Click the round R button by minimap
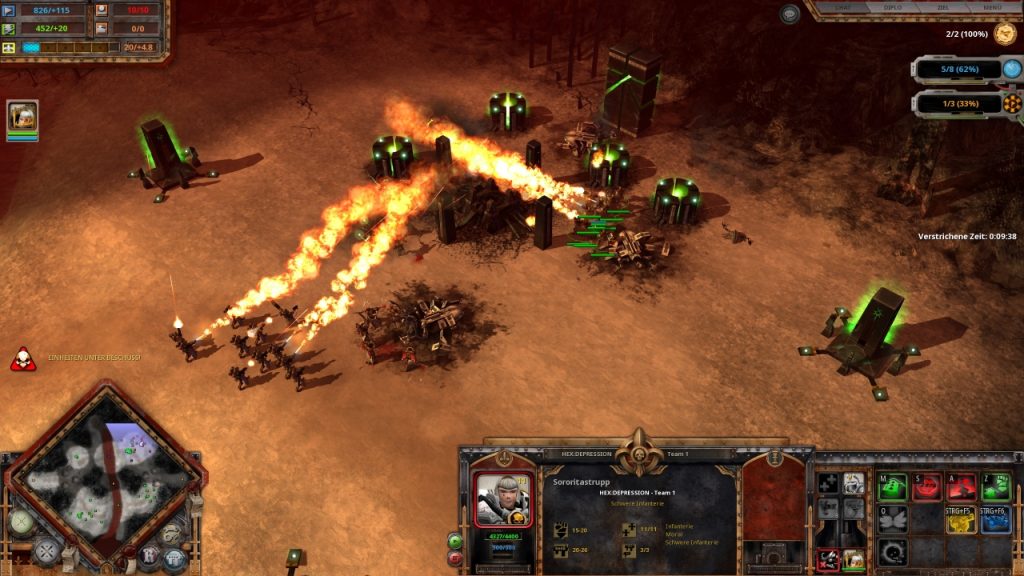 click(x=148, y=557)
